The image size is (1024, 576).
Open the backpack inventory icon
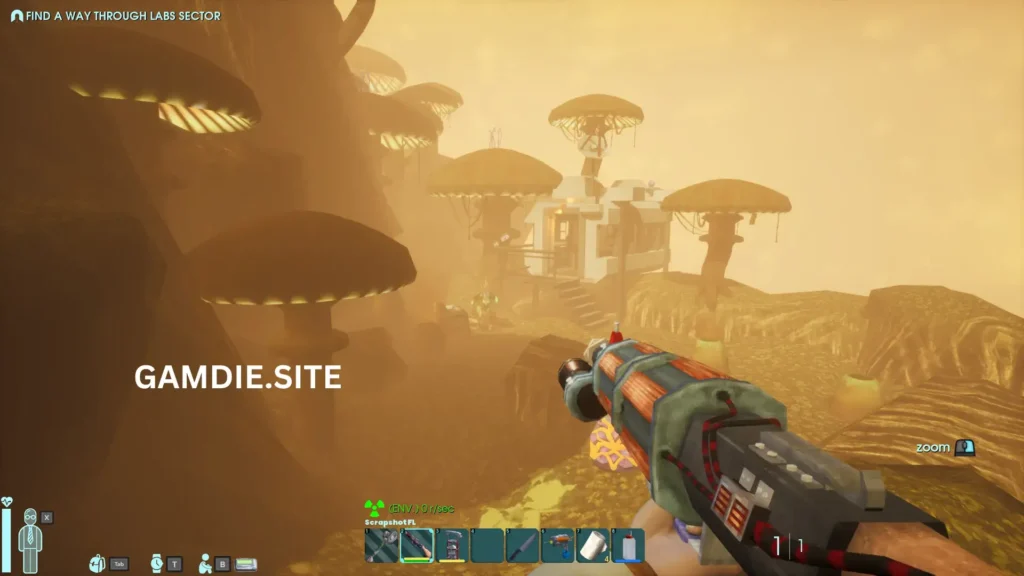point(97,564)
